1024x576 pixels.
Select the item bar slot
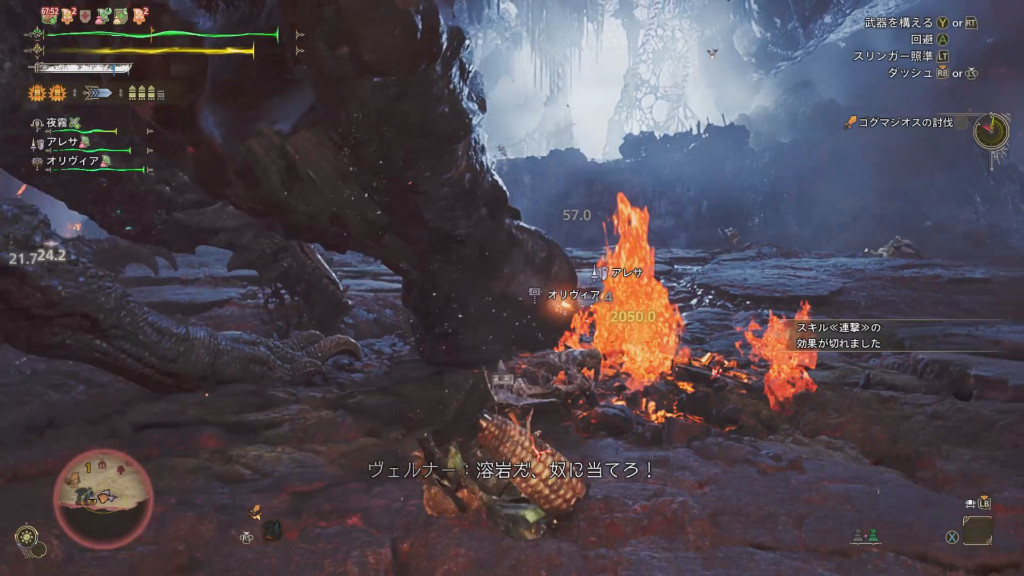point(977,530)
